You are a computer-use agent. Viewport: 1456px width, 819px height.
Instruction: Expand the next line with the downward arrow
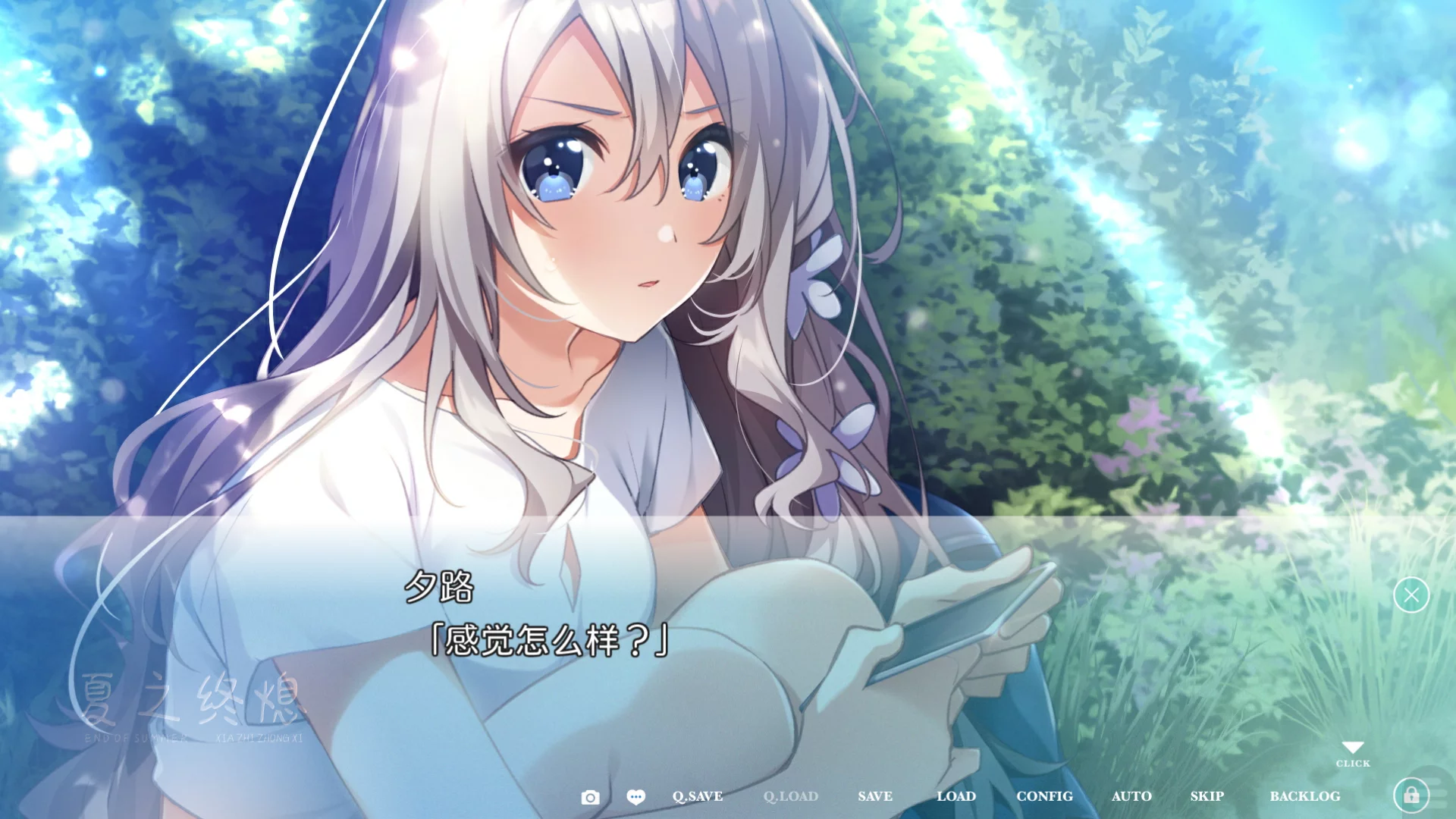click(x=1353, y=749)
